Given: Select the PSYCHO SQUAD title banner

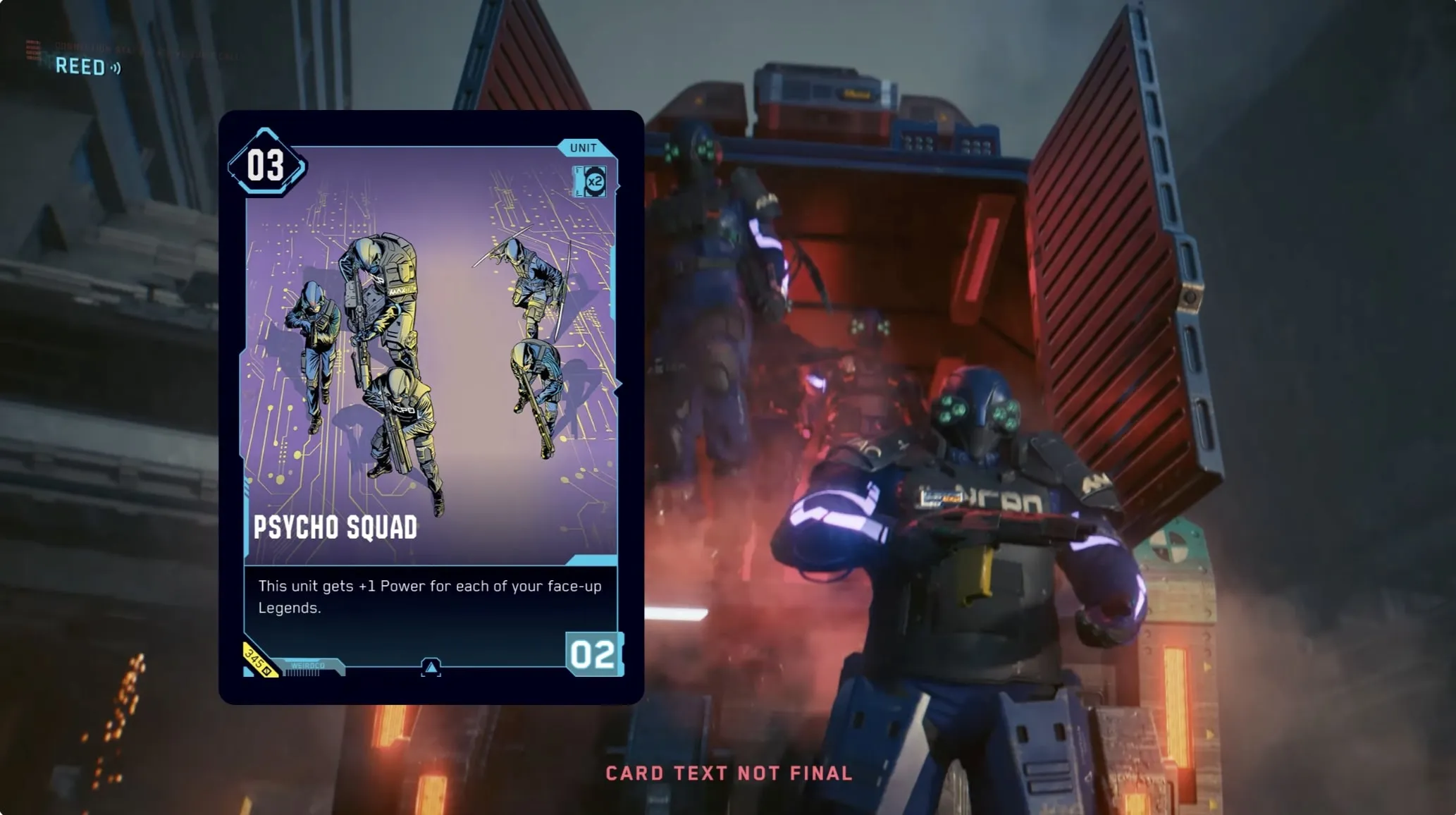Looking at the screenshot, I should [334, 527].
